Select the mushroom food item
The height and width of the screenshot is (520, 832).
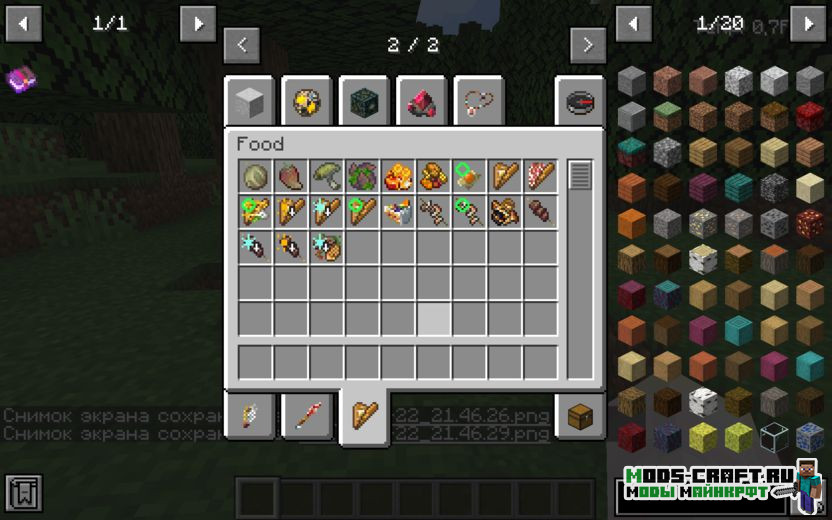327,176
